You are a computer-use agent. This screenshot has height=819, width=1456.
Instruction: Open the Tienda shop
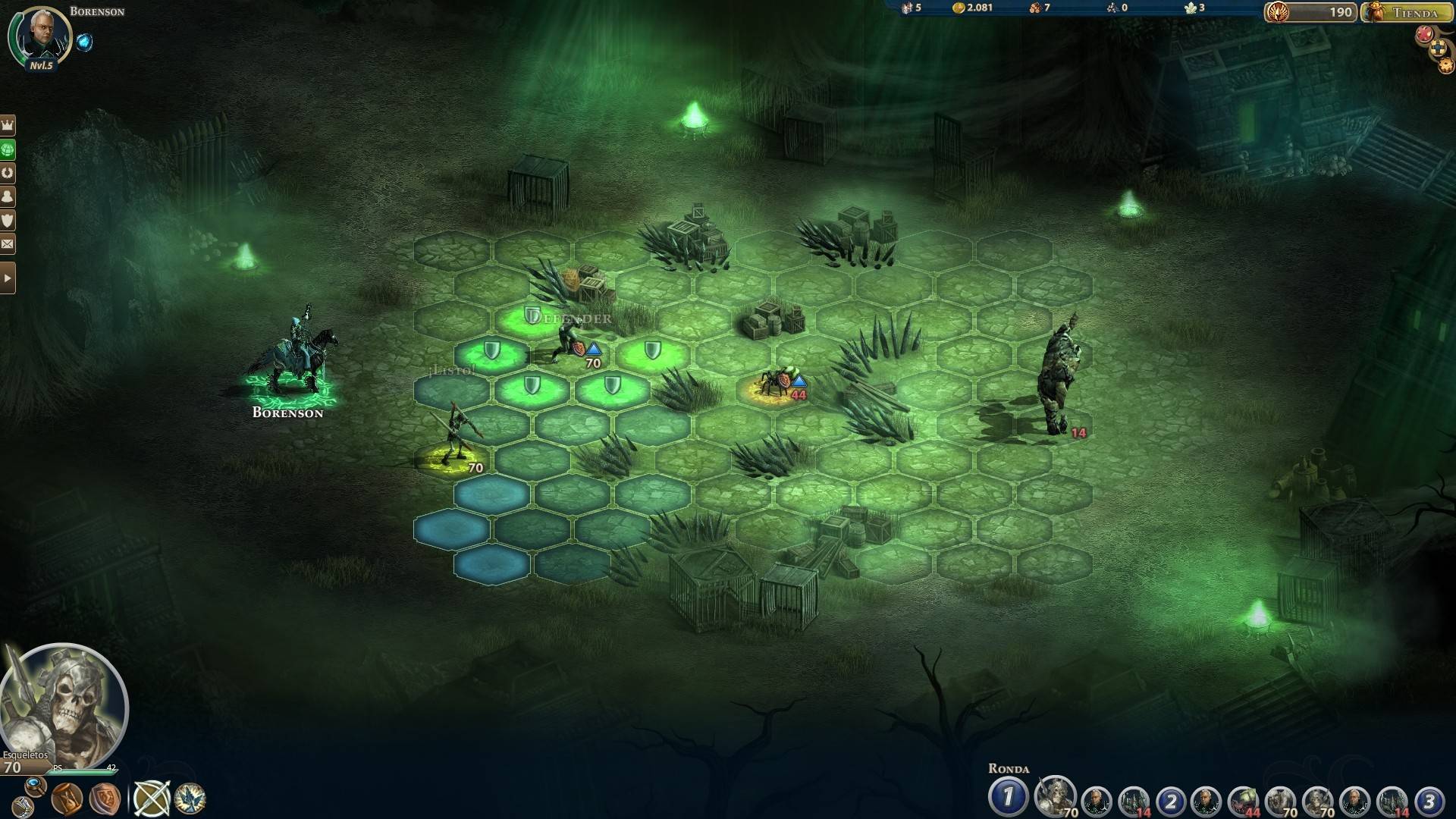1407,12
